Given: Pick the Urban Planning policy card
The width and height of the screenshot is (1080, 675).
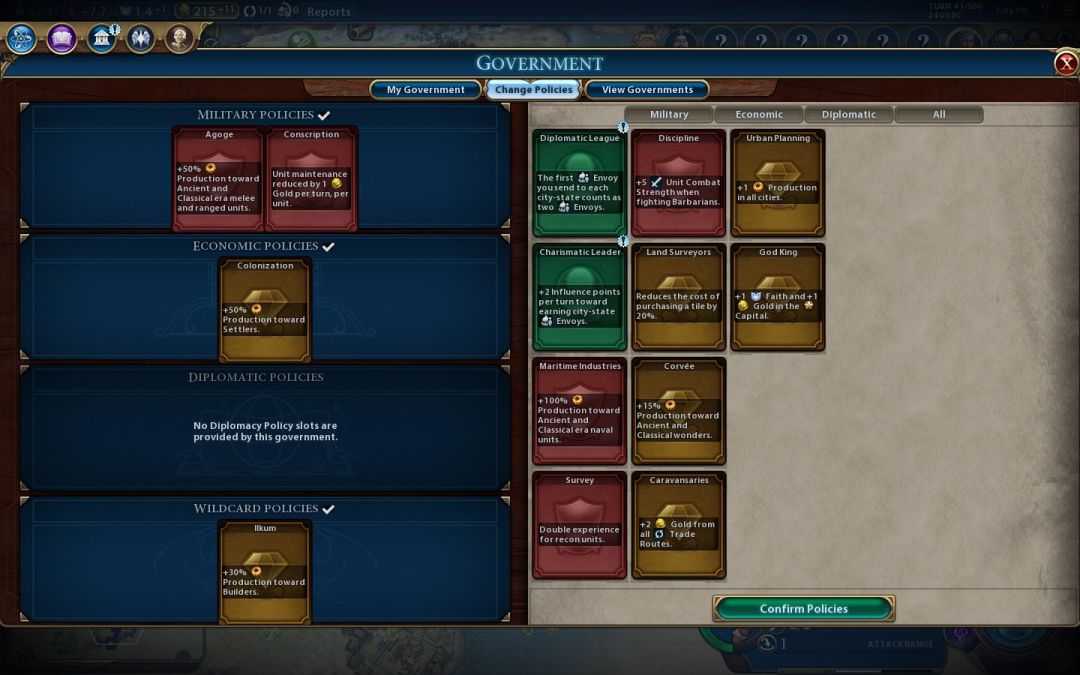Looking at the screenshot, I should [x=777, y=182].
